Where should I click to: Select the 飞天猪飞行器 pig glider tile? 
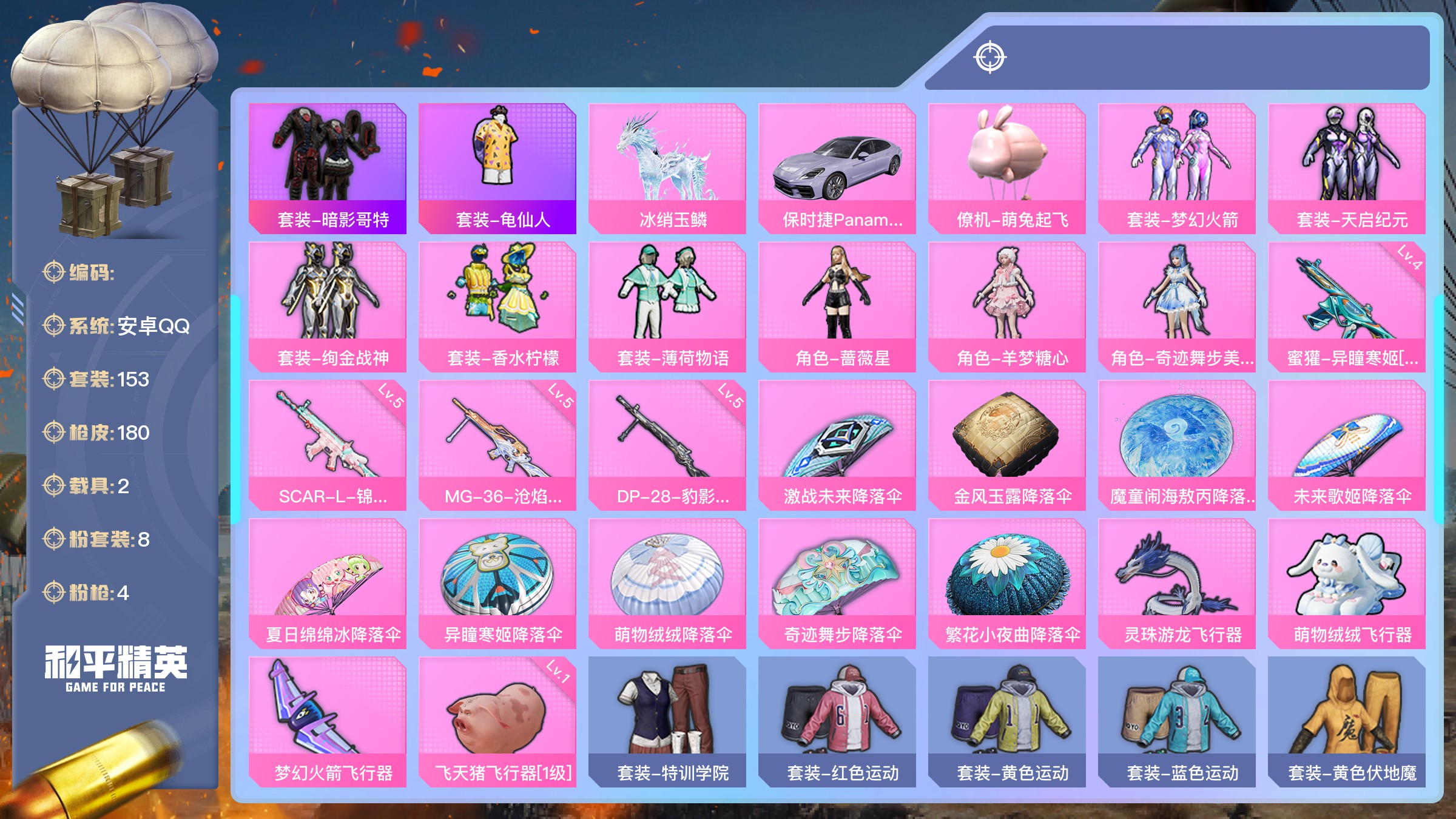[497, 721]
